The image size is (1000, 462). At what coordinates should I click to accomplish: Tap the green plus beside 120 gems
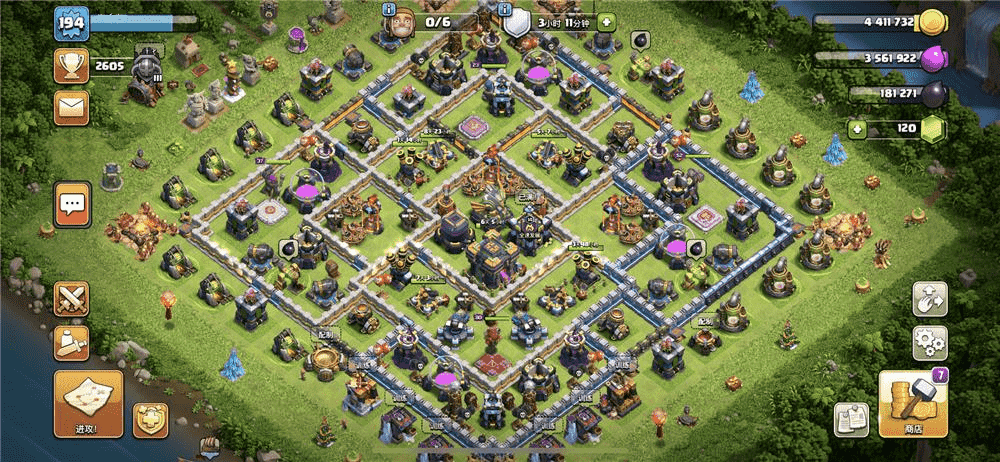tap(857, 129)
